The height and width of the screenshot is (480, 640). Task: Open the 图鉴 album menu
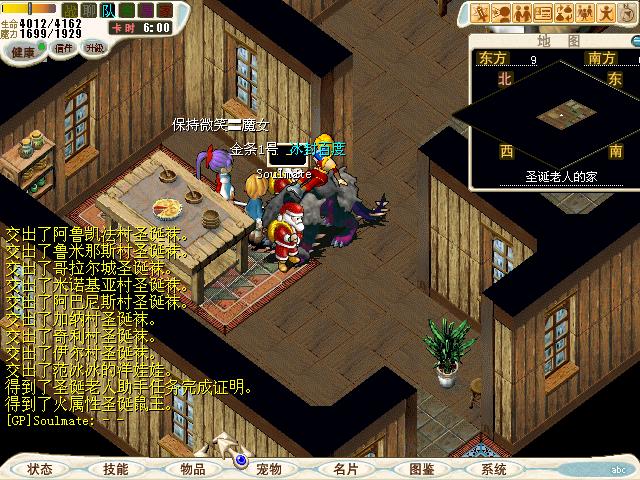coord(422,468)
